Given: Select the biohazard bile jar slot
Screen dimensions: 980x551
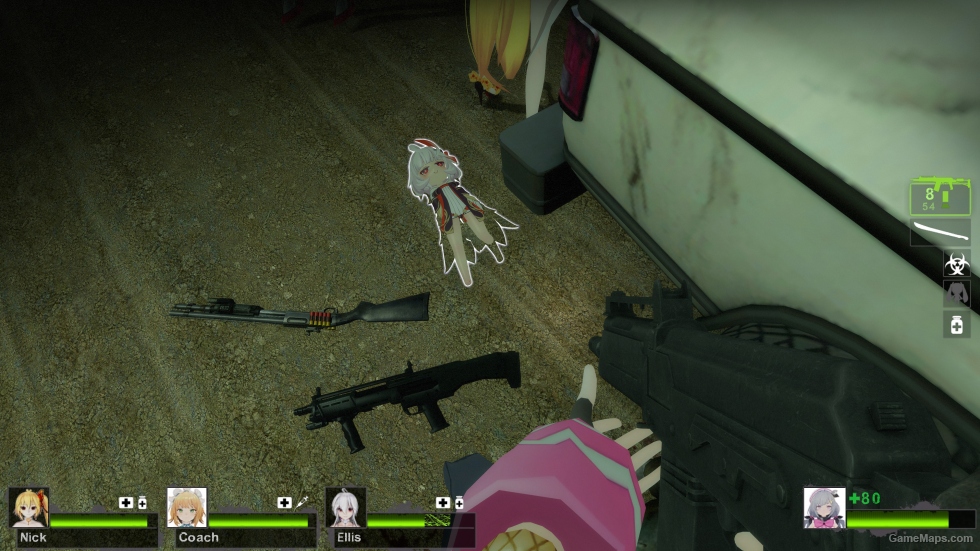Looking at the screenshot, I should 956,264.
